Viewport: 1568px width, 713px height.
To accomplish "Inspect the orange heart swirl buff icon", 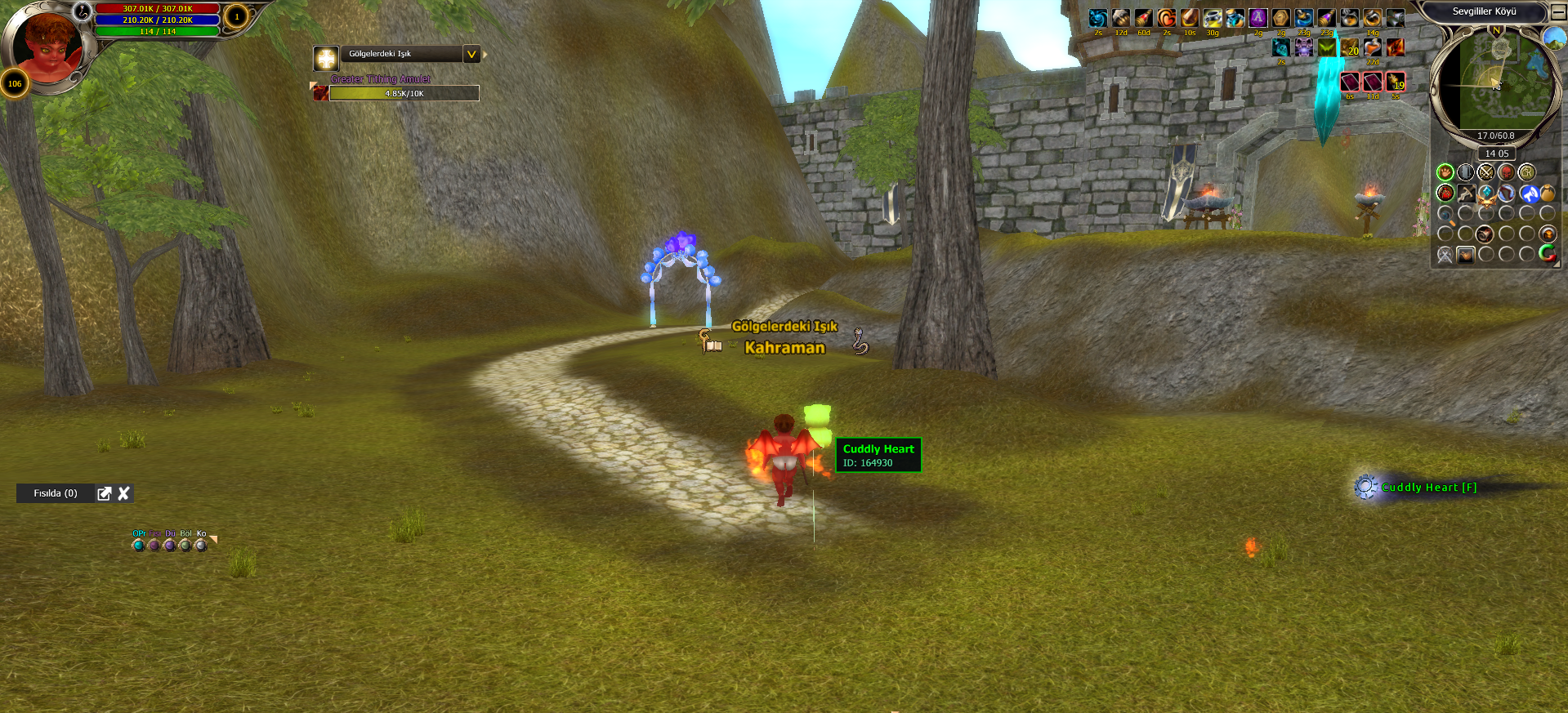I will coord(1167,18).
